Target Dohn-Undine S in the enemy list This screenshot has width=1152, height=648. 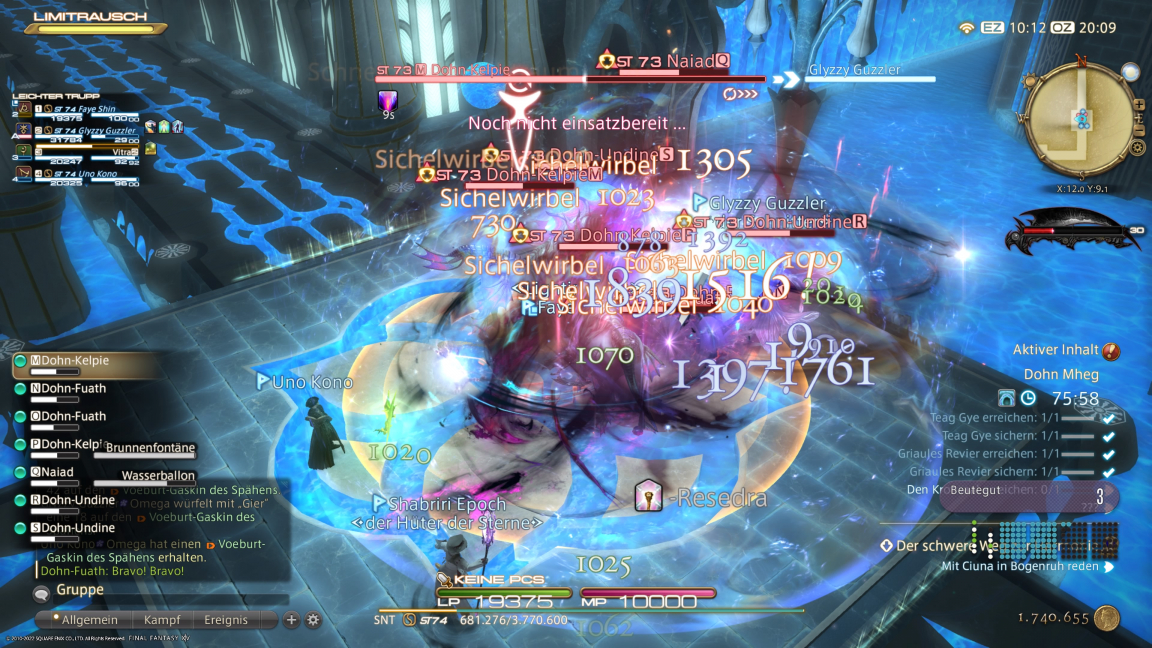pyautogui.click(x=78, y=528)
